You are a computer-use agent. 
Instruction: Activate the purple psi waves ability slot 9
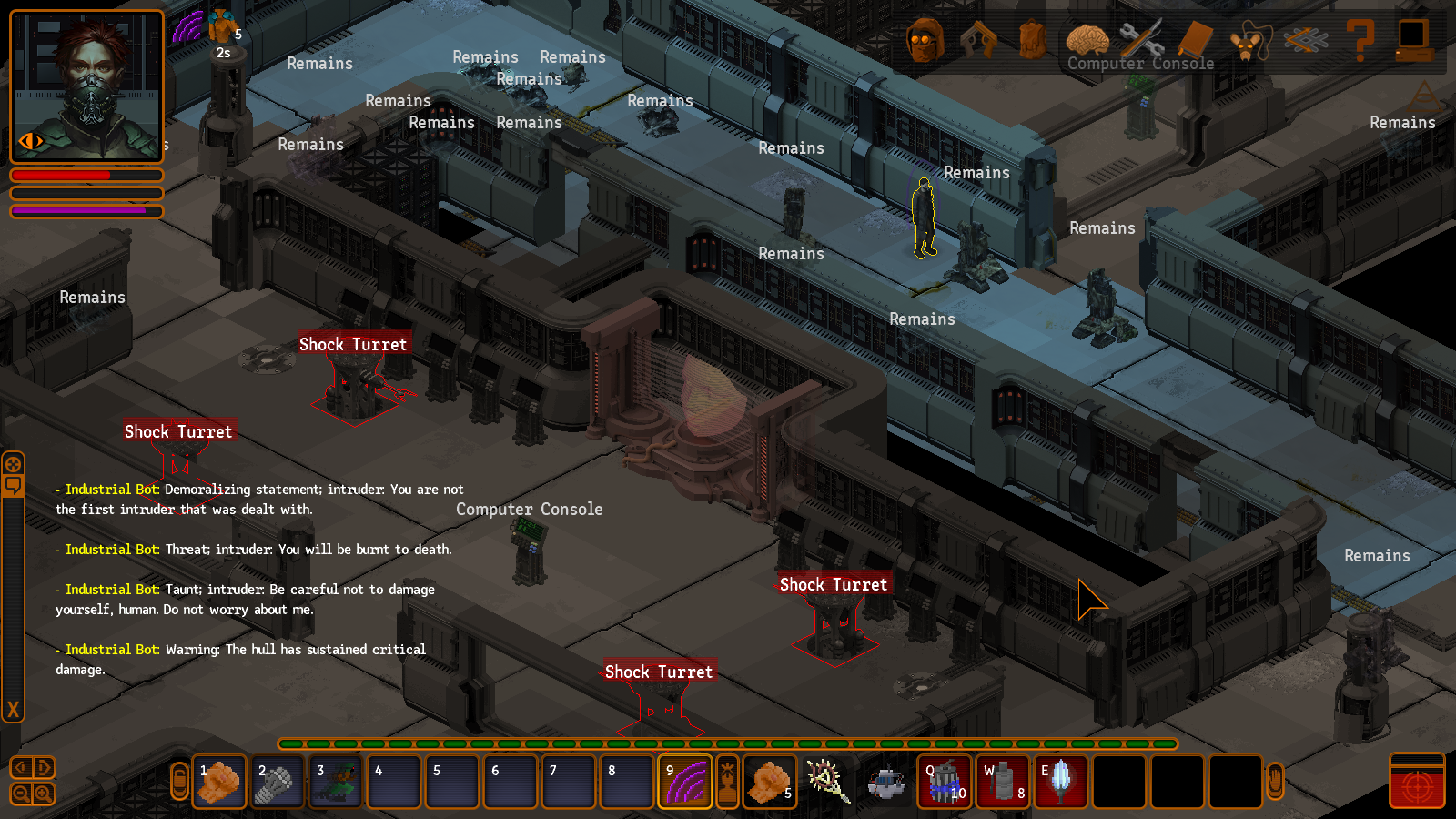coord(685,782)
